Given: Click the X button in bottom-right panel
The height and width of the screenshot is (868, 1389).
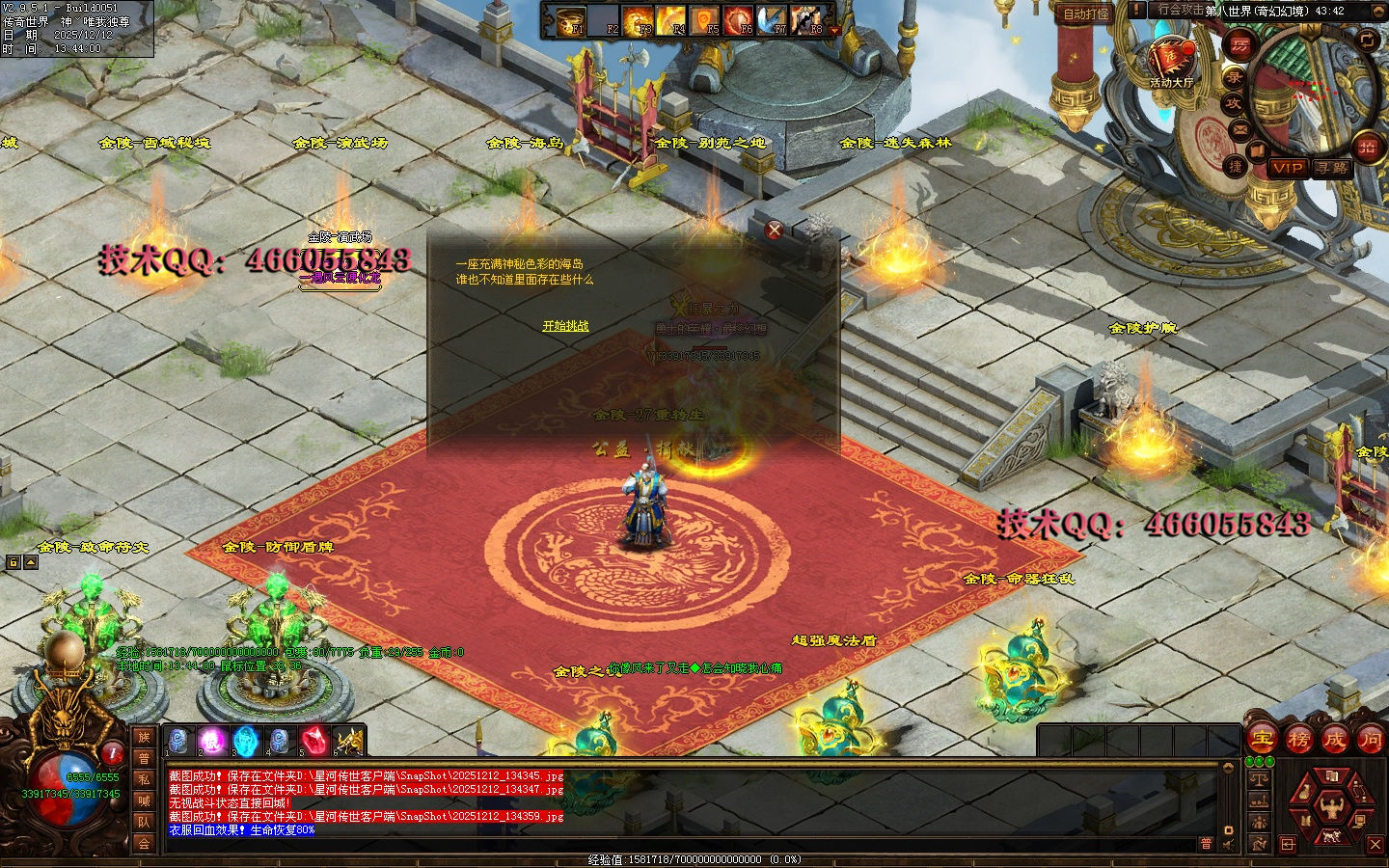Looking at the screenshot, I should point(1375,844).
